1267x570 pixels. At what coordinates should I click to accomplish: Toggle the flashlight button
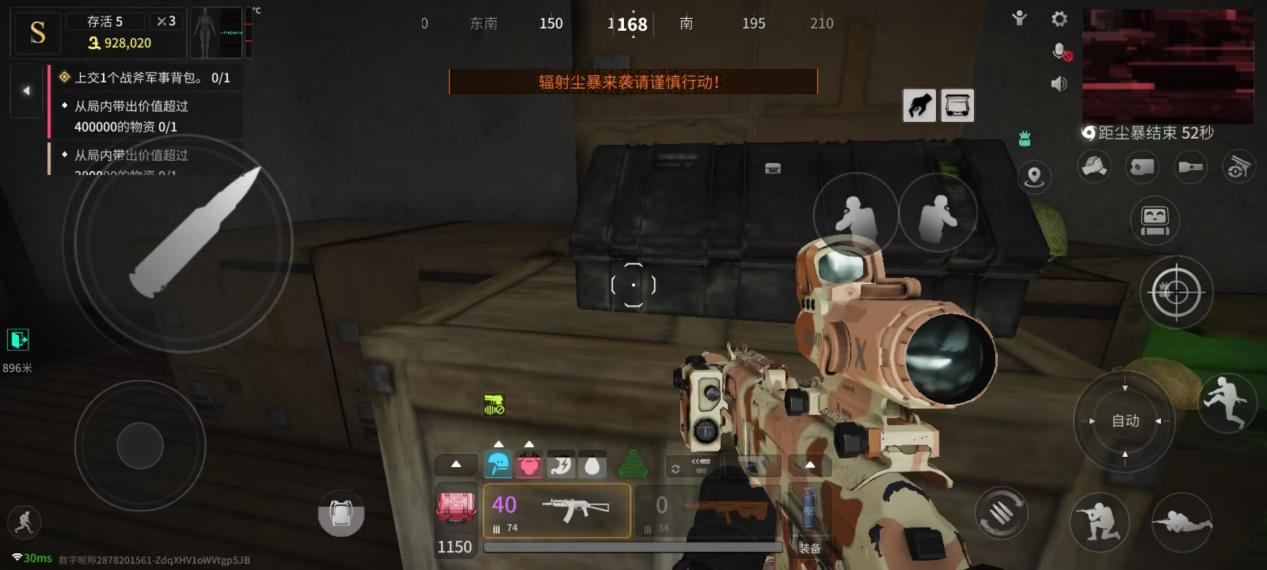[1191, 166]
